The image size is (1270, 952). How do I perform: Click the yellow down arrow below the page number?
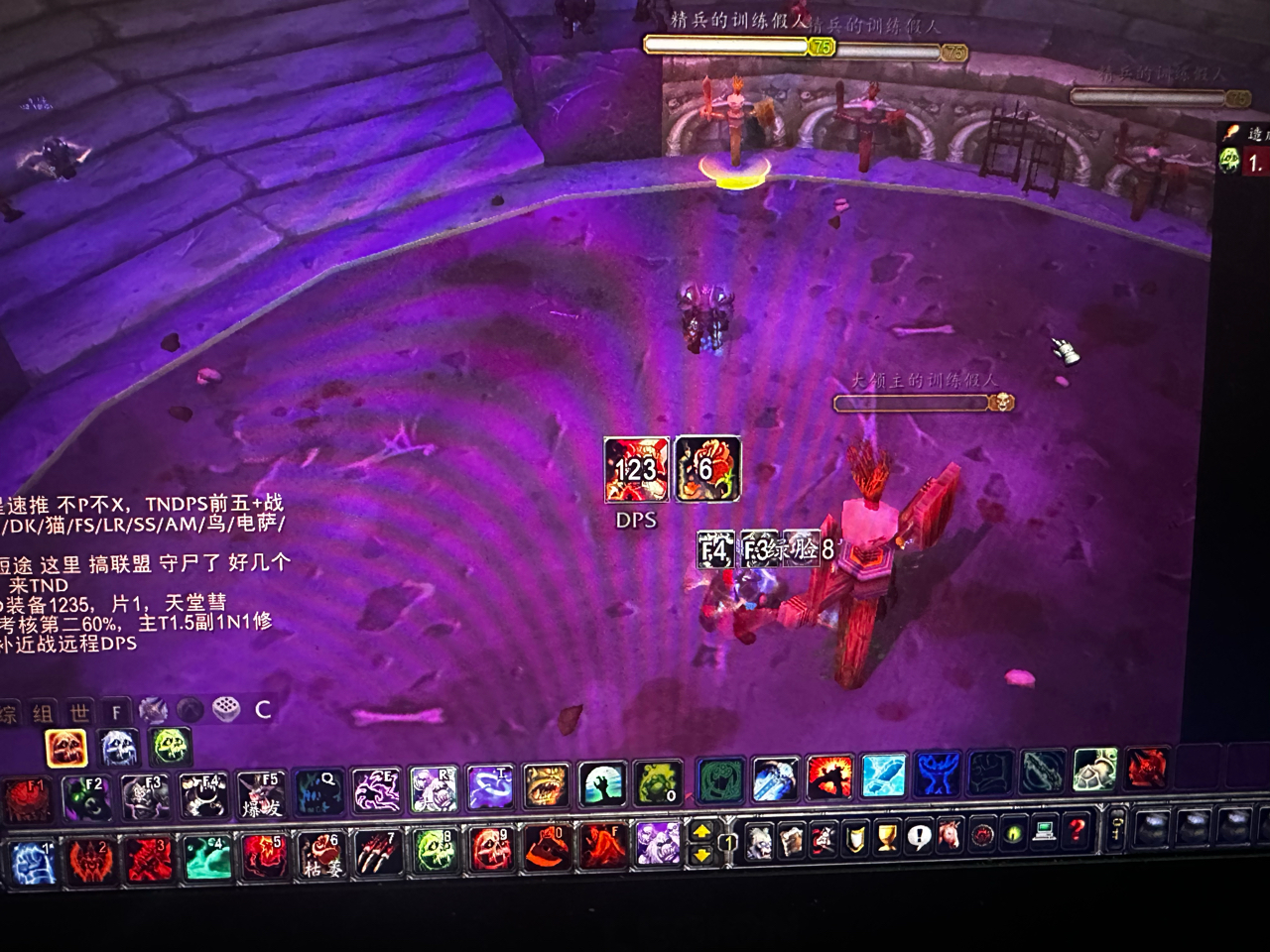click(x=700, y=854)
